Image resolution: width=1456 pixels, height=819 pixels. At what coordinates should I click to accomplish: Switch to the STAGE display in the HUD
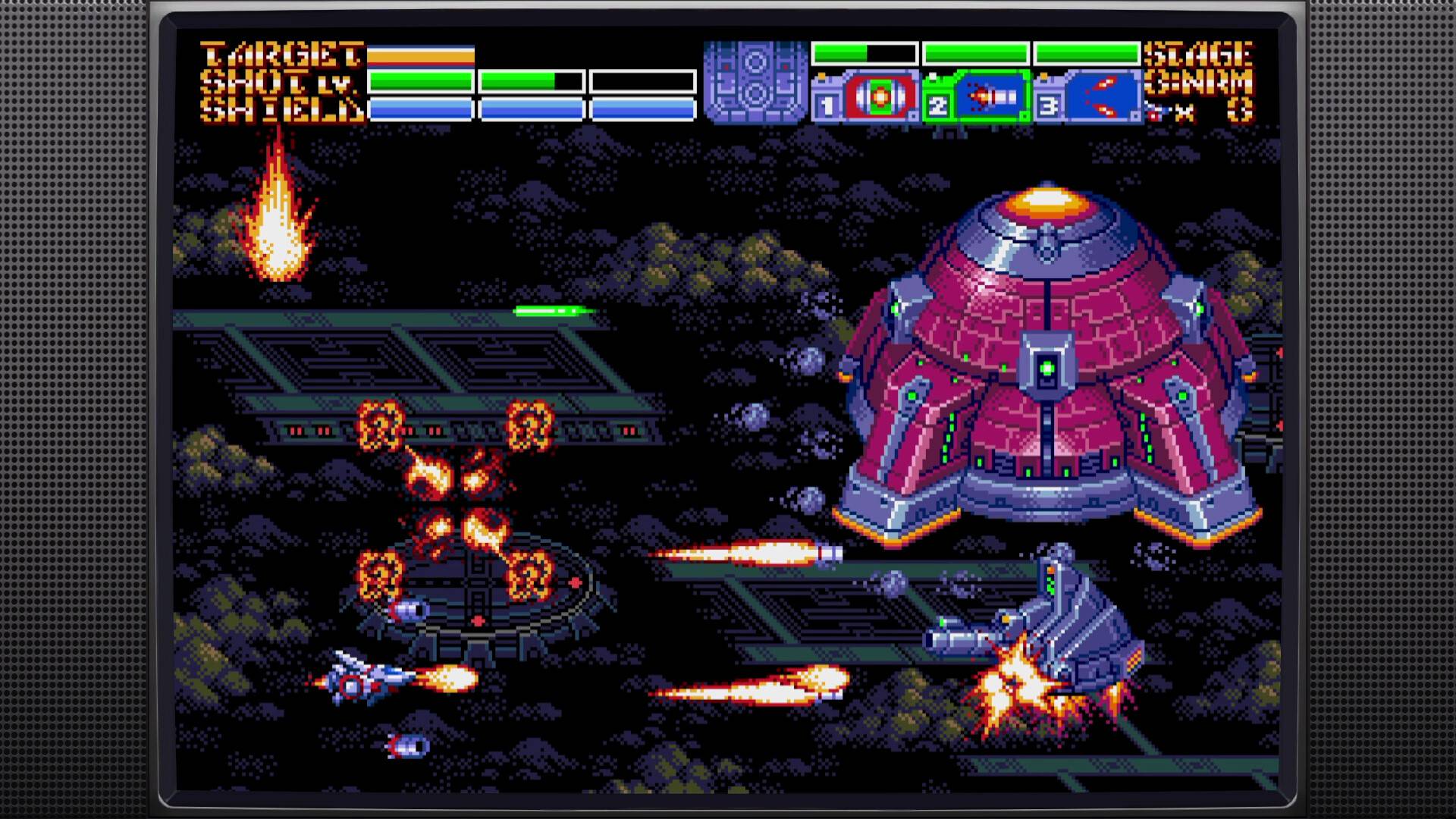coord(1198,55)
